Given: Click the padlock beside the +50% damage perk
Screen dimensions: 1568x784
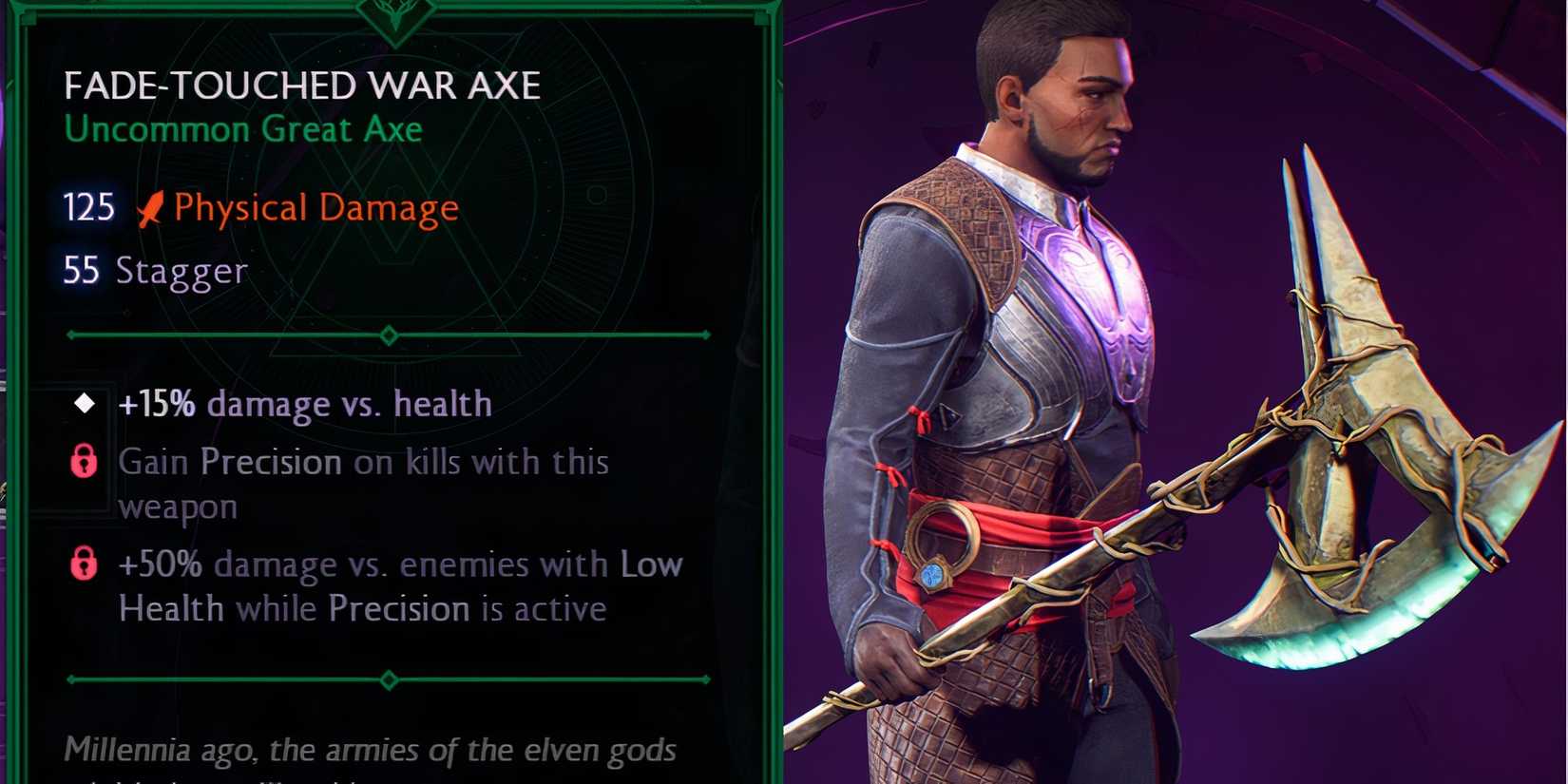Looking at the screenshot, I should (84, 564).
